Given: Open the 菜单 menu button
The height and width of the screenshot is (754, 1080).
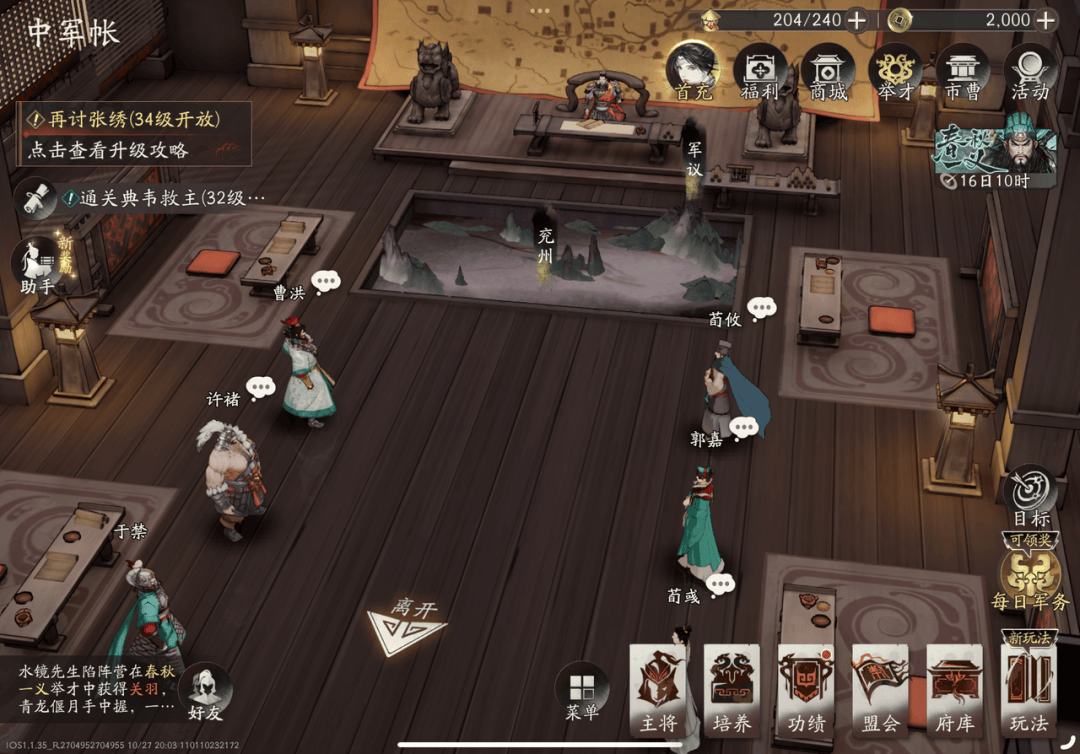Looking at the screenshot, I should click(x=582, y=692).
